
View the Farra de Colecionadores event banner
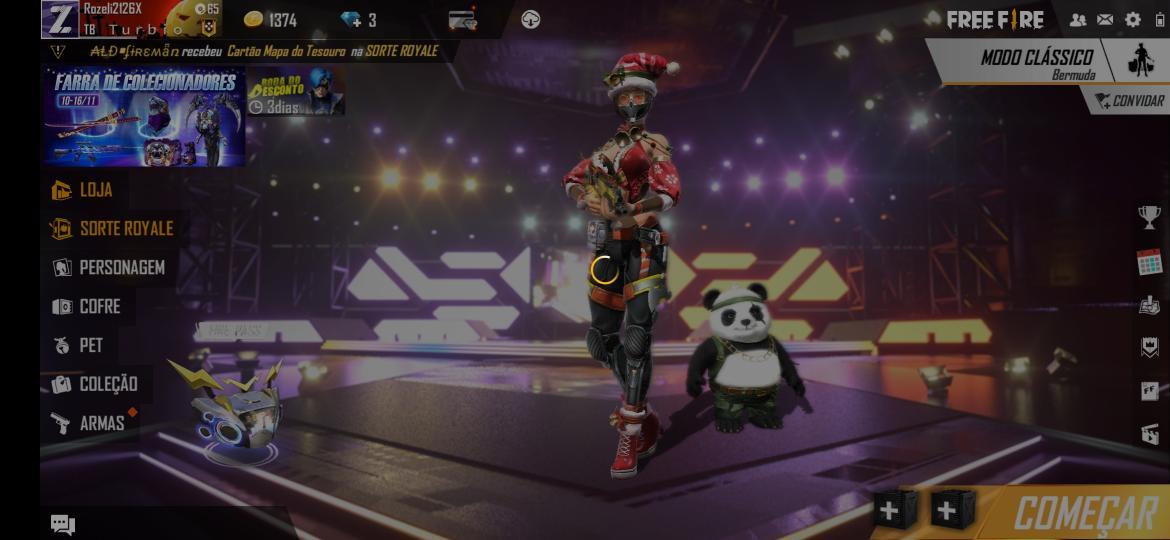click(x=144, y=117)
